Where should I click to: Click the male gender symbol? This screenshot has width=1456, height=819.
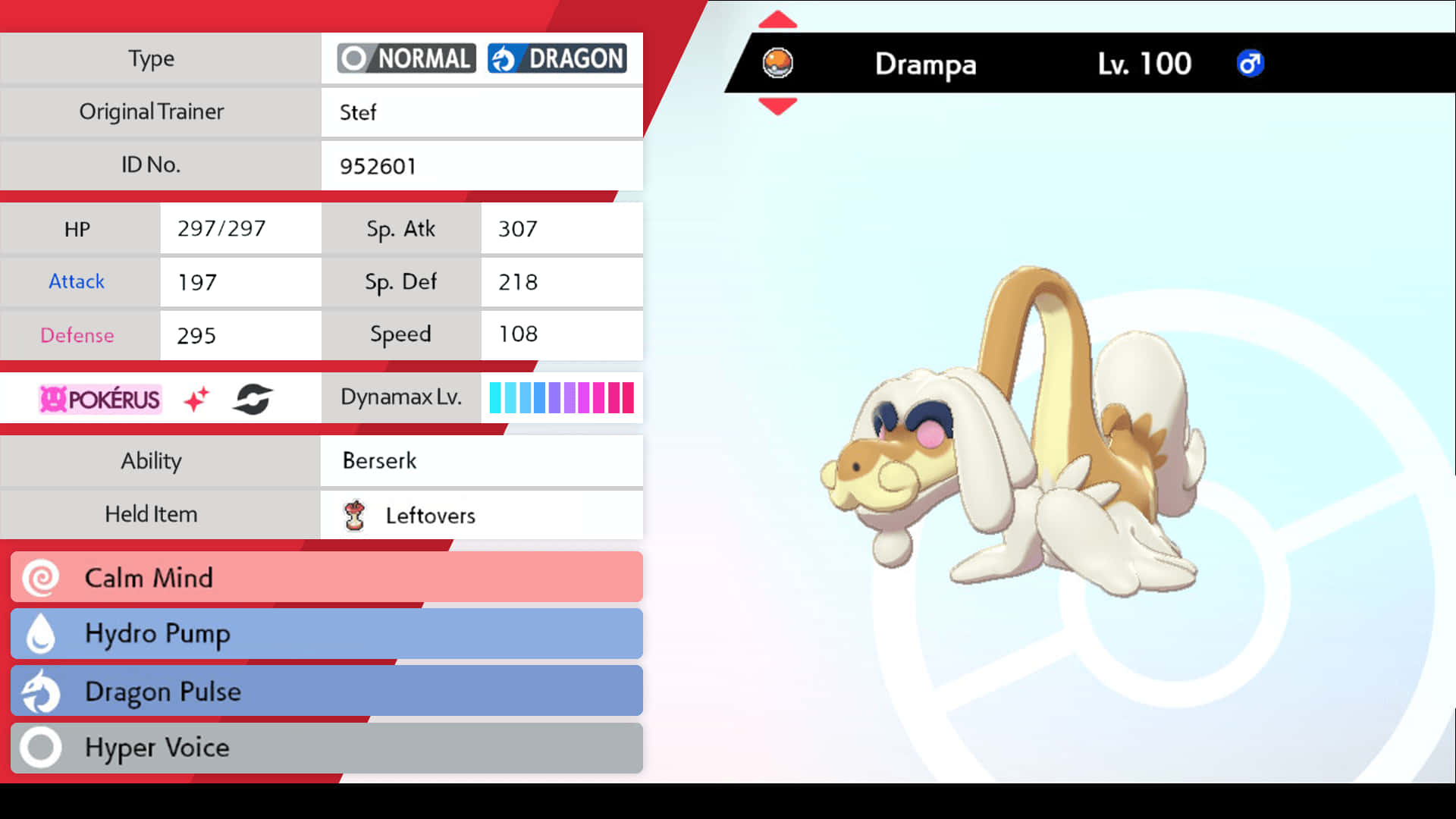[x=1250, y=64]
